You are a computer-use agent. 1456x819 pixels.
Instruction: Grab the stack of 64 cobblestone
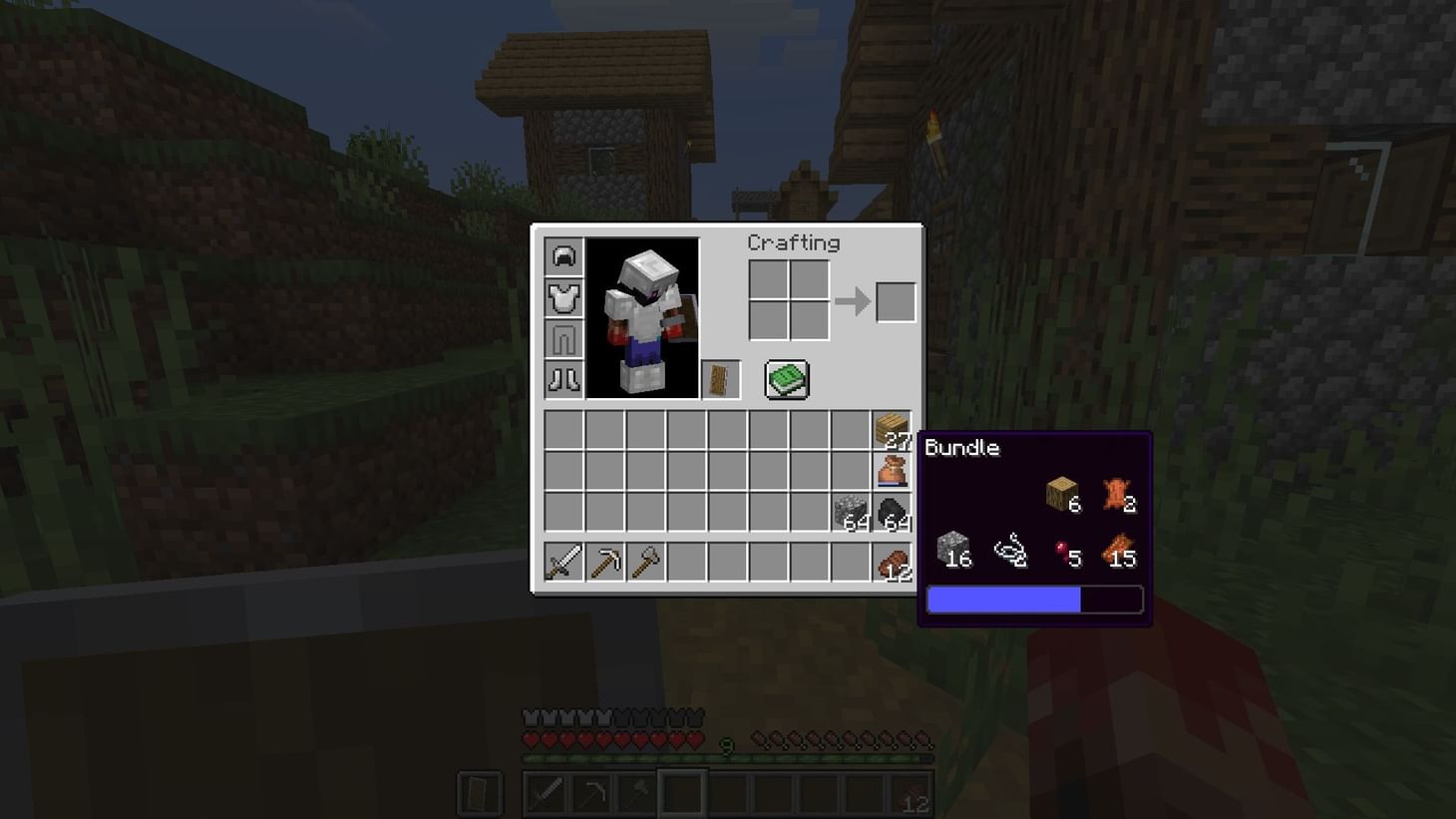tap(851, 513)
